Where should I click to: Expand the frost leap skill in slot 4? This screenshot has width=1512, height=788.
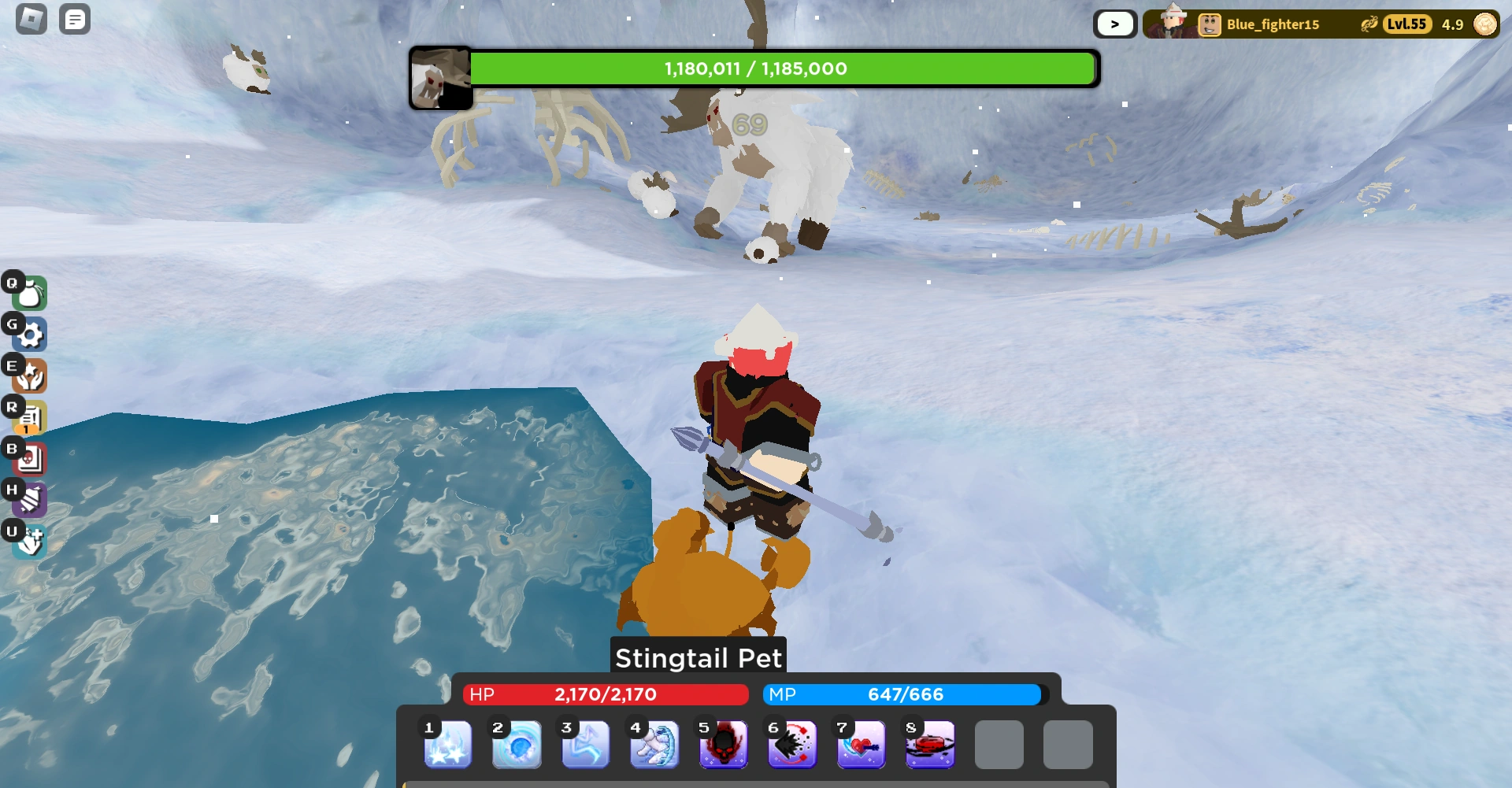point(654,745)
